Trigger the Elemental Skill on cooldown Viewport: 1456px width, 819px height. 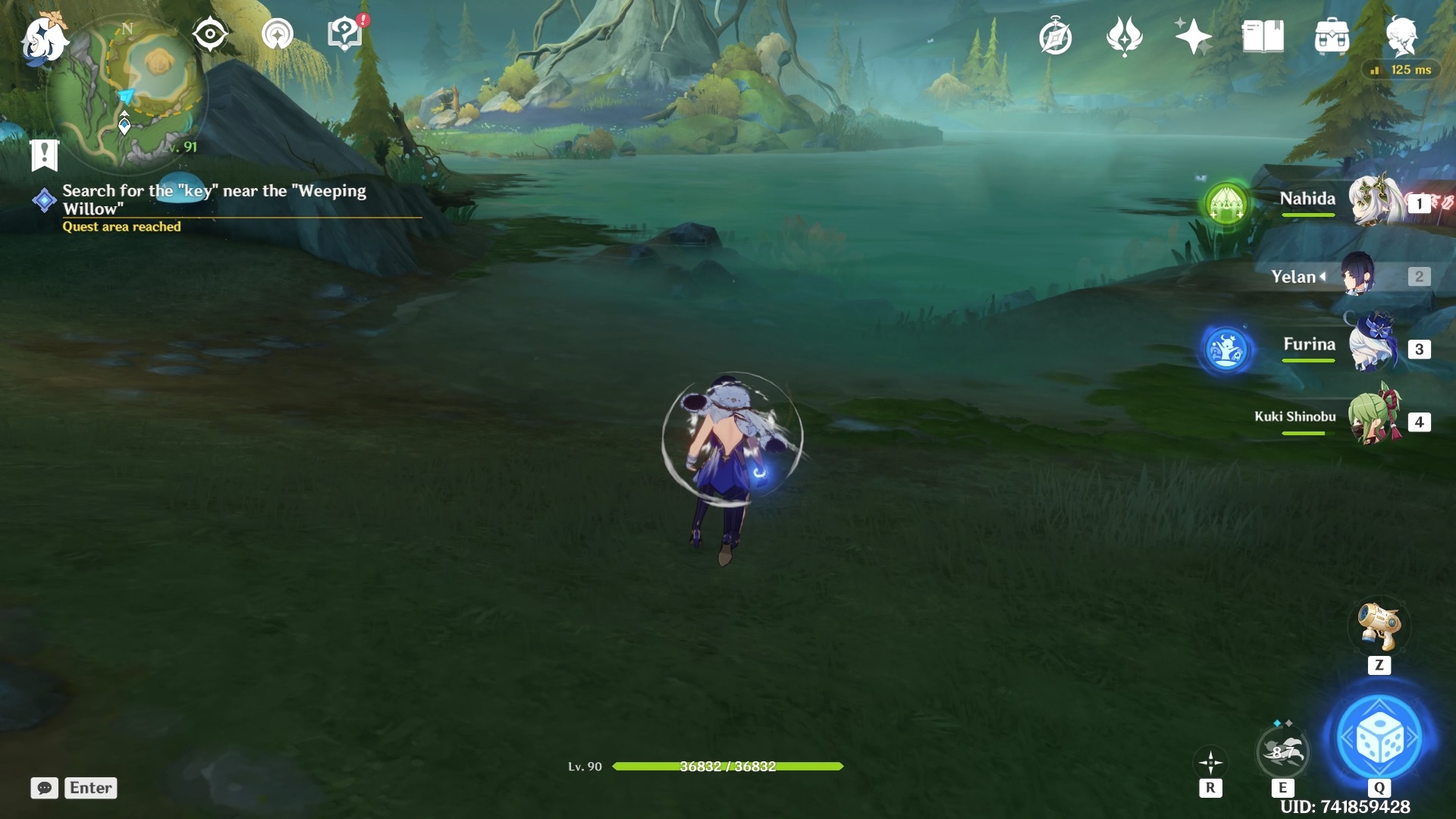1282,752
